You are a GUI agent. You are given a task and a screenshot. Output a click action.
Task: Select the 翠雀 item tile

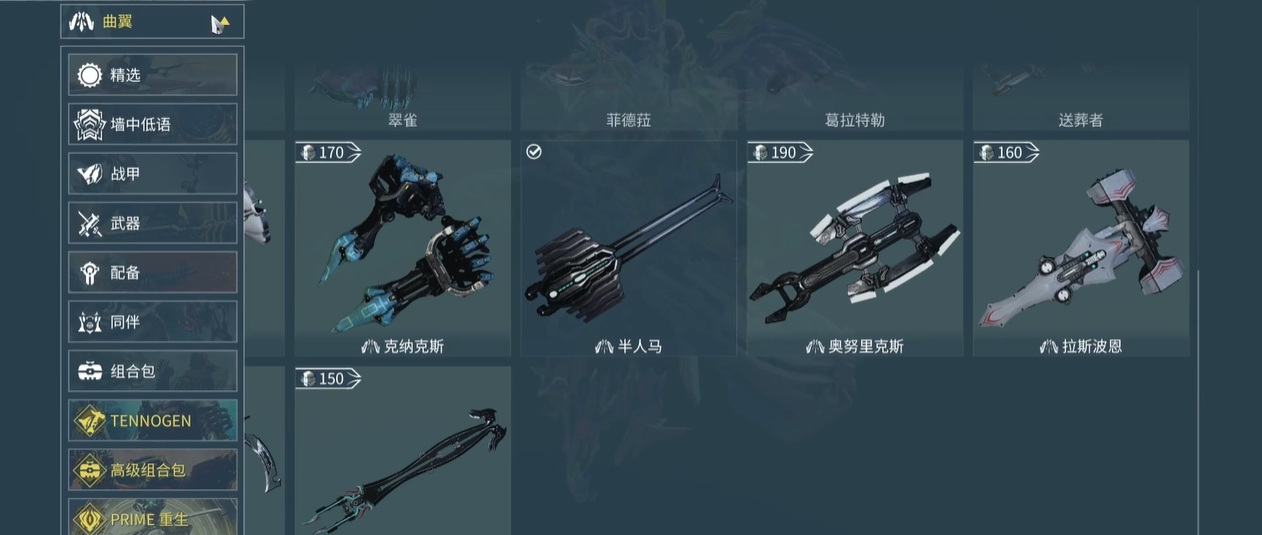pos(402,100)
